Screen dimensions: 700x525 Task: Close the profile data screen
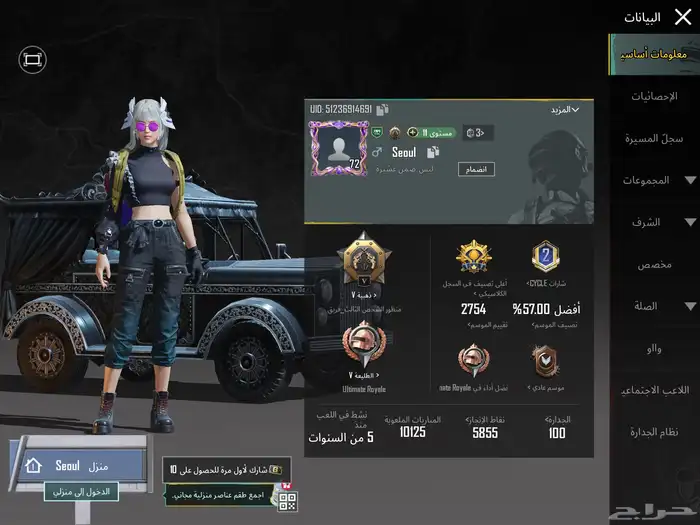point(682,16)
